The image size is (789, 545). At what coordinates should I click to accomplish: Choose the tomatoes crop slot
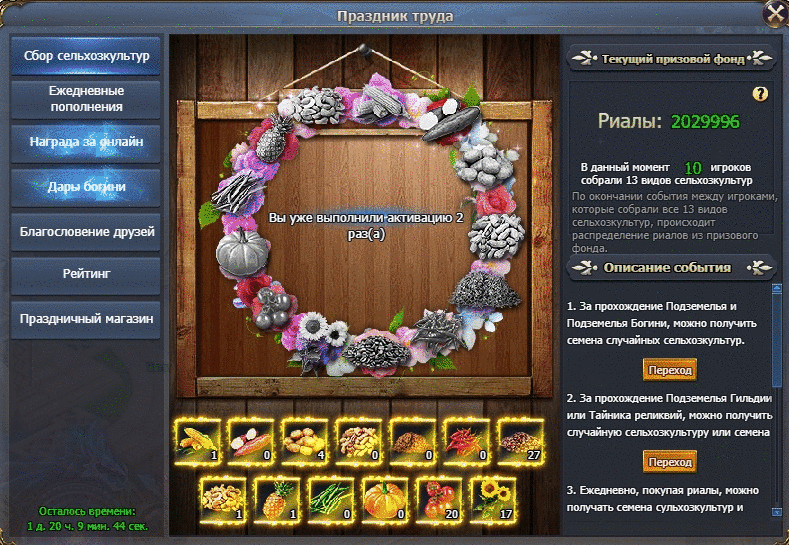[x=440, y=496]
